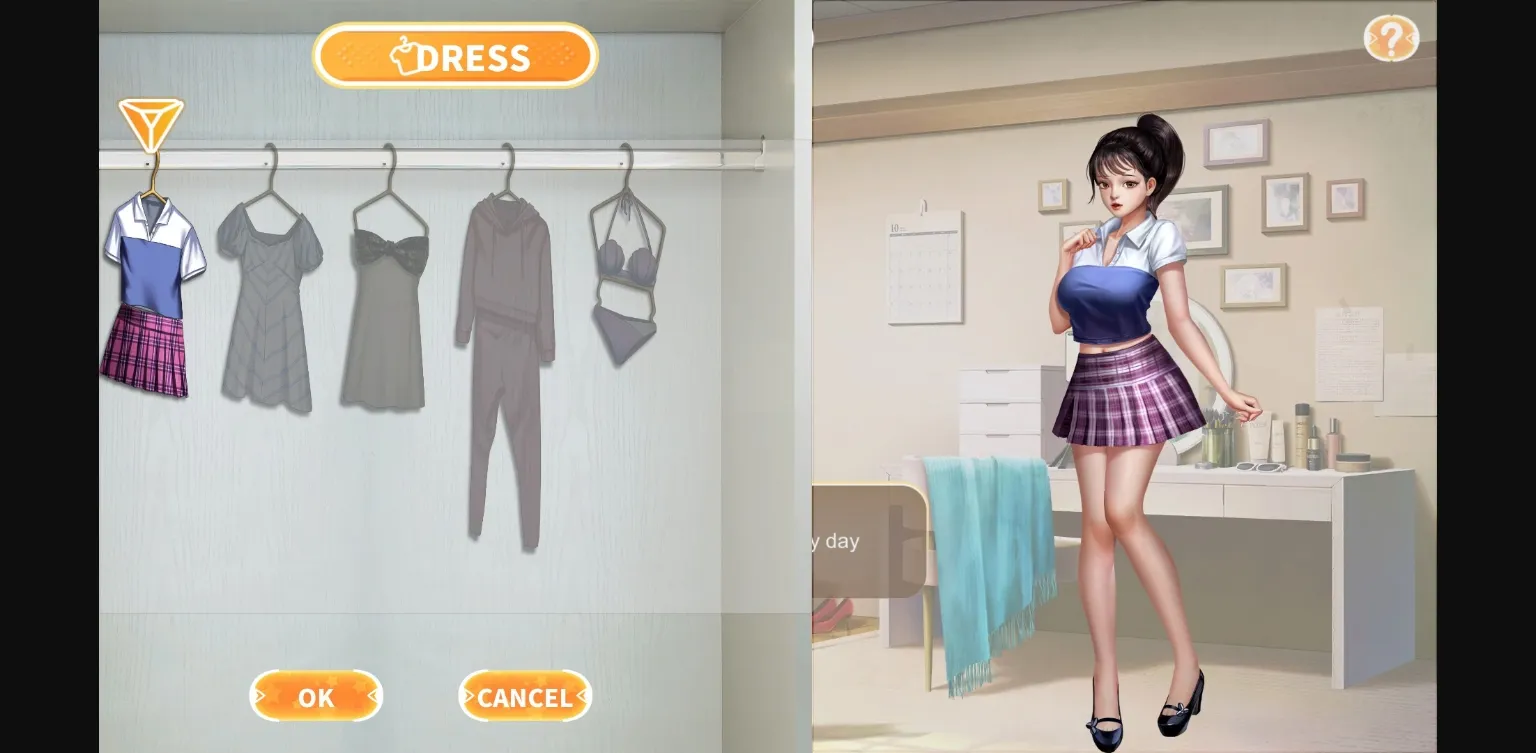The image size is (1536, 753).
Task: Click the wall calendar in the bedroom
Action: 925,265
